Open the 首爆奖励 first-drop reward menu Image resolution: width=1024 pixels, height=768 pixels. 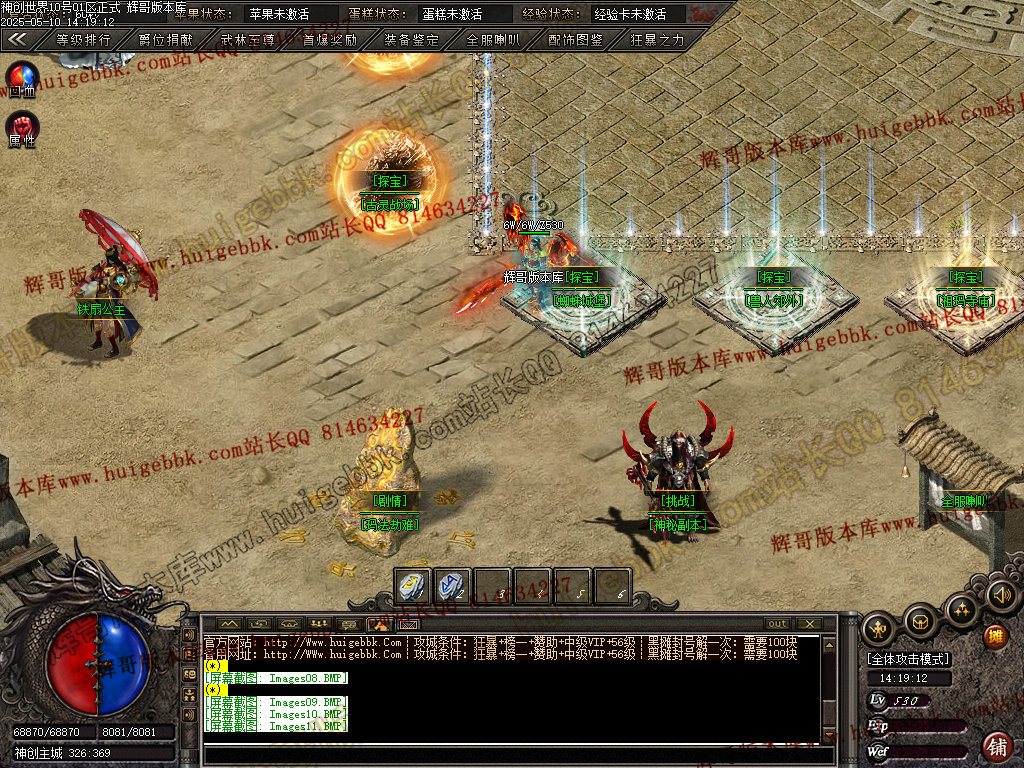330,40
